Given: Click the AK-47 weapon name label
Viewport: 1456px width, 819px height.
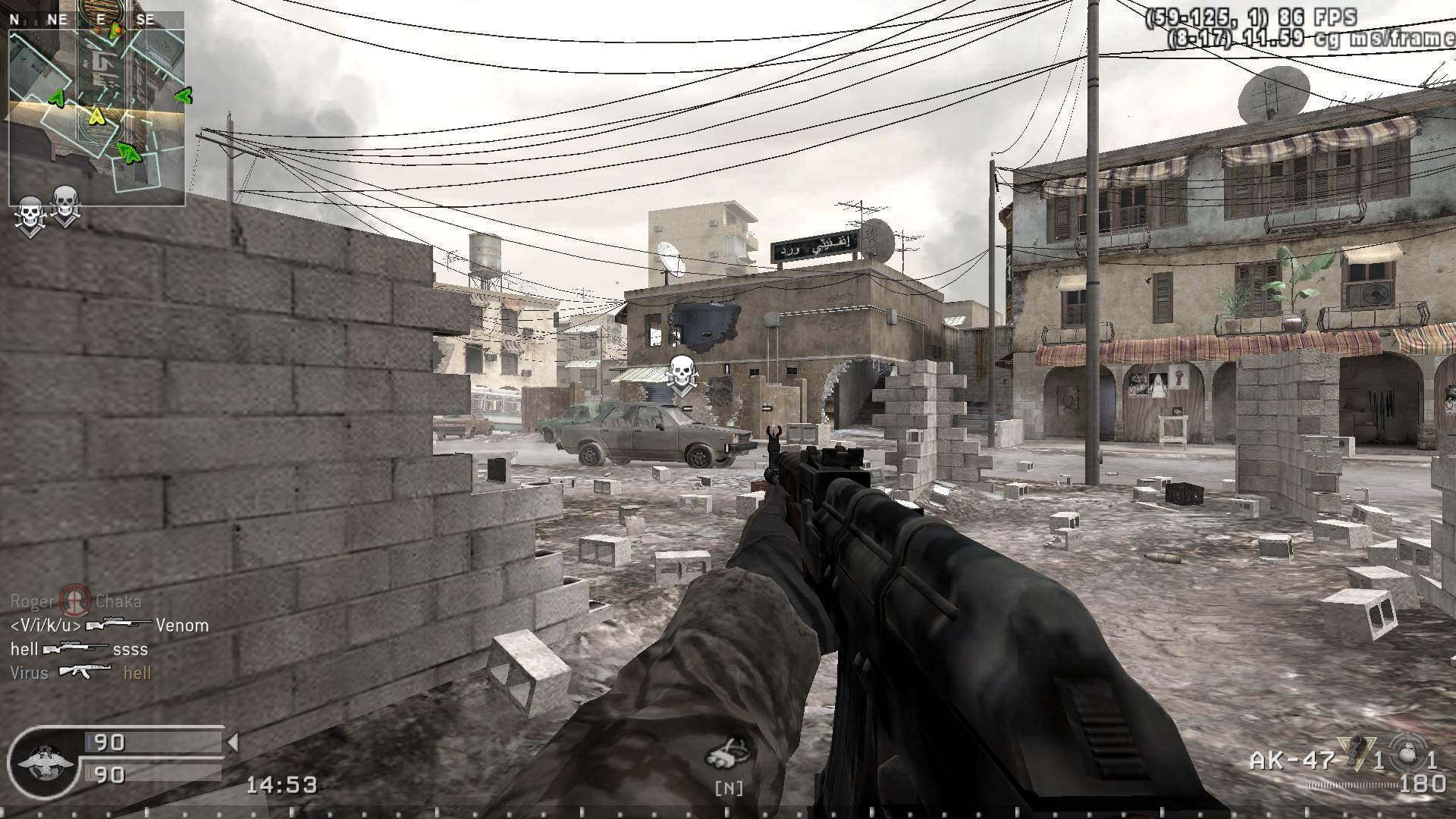Looking at the screenshot, I should tap(1292, 761).
